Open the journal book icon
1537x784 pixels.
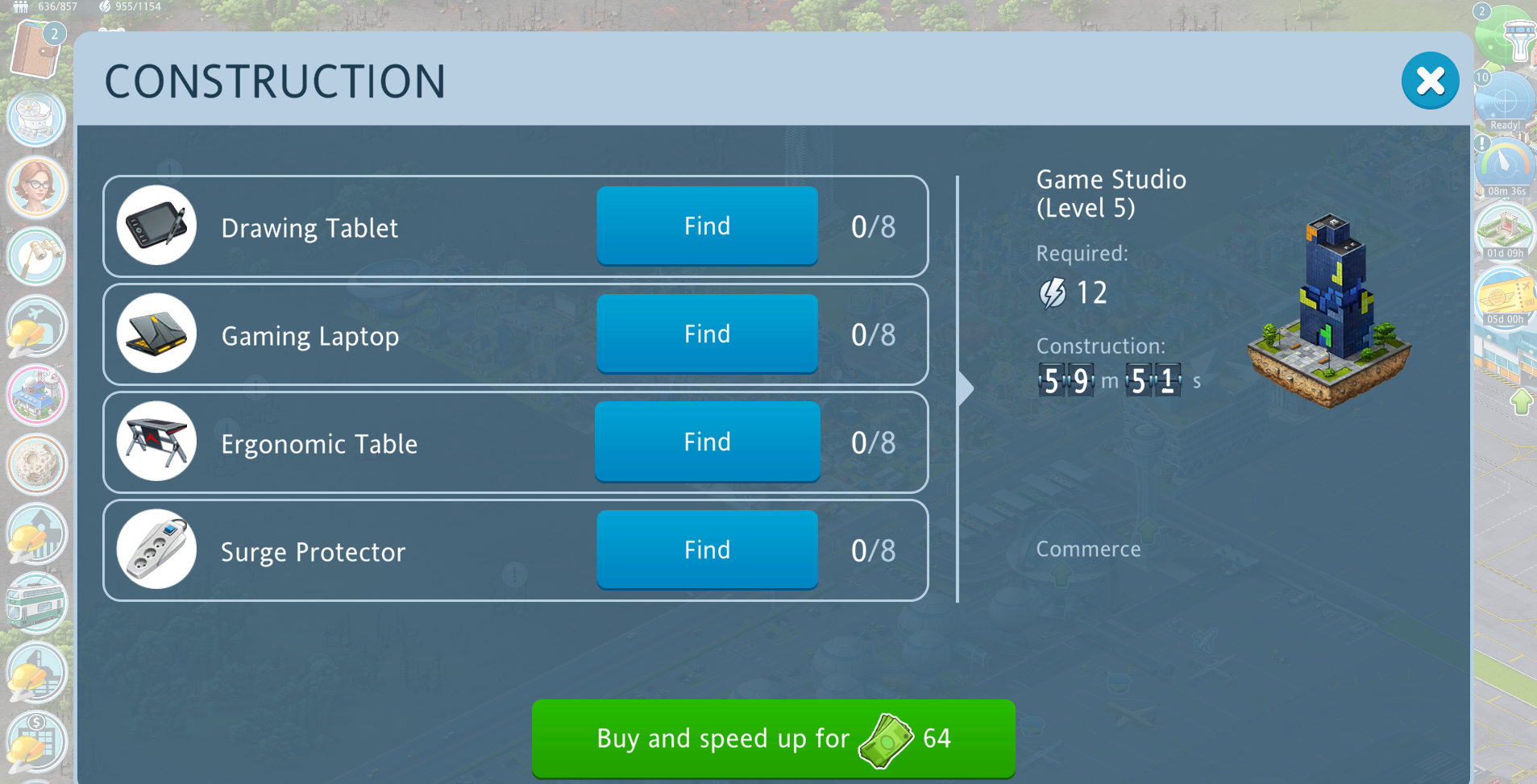[36, 50]
